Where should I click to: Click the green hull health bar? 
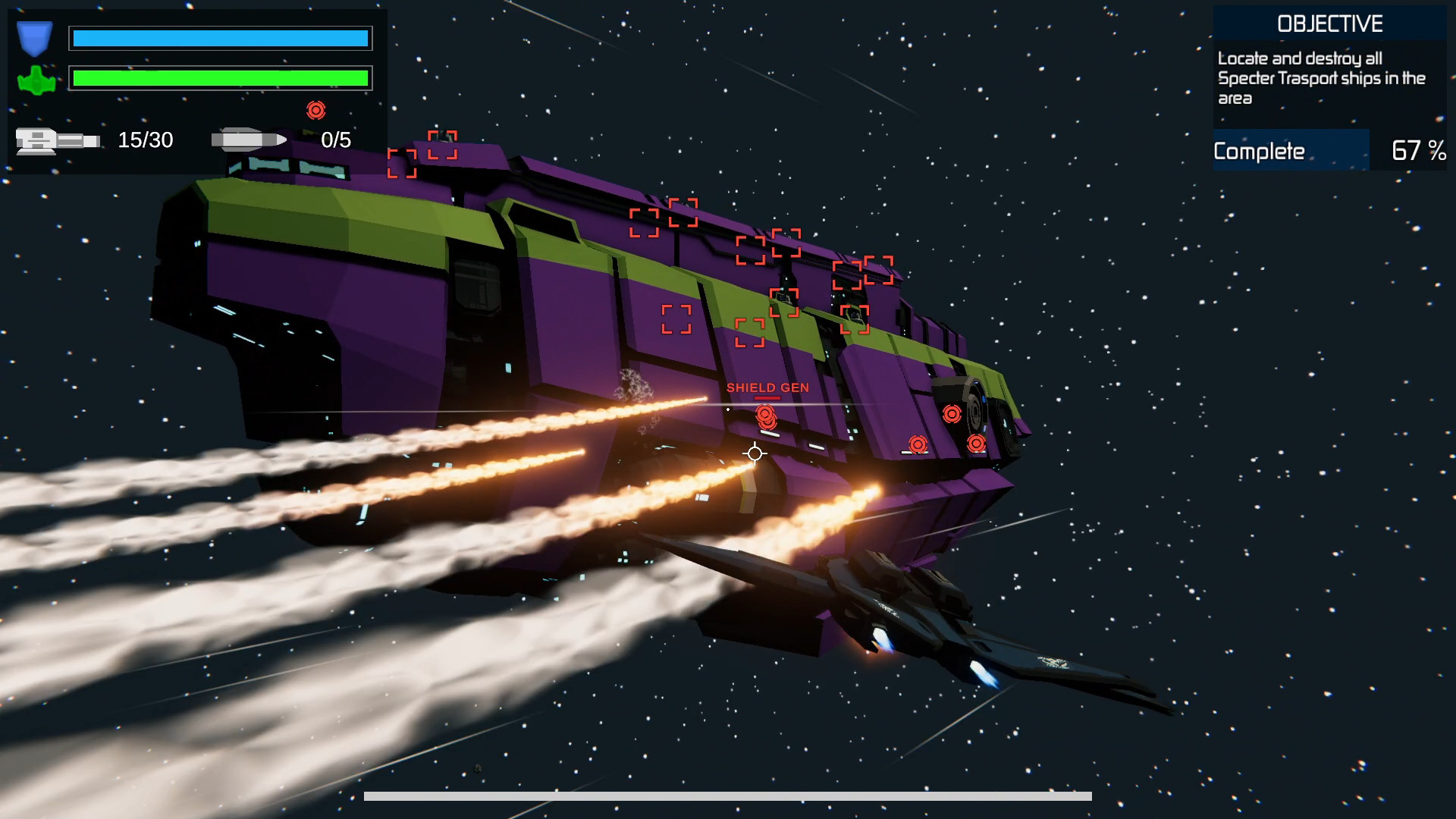220,77
